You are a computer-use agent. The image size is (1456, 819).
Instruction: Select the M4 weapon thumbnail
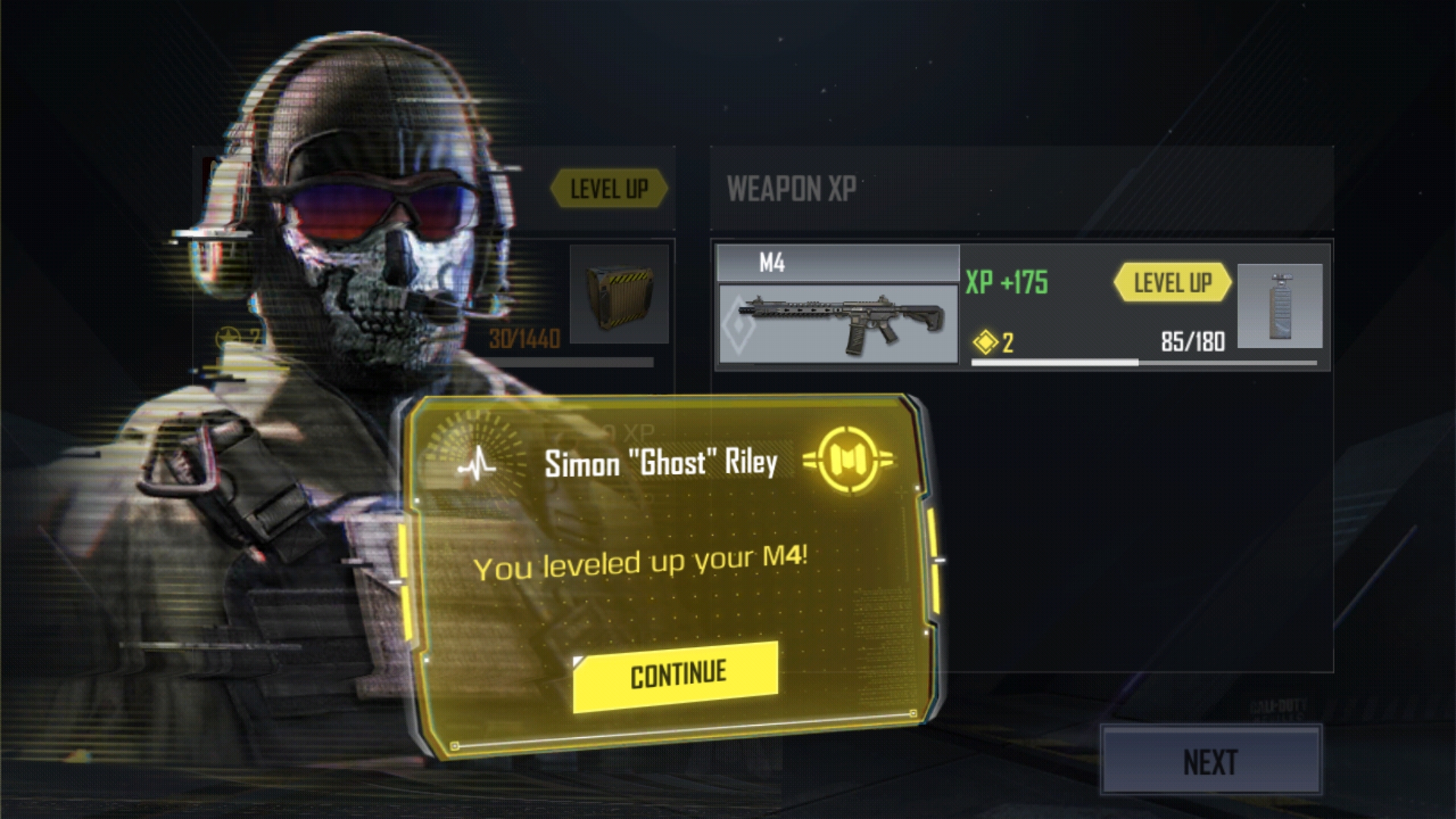tap(838, 324)
